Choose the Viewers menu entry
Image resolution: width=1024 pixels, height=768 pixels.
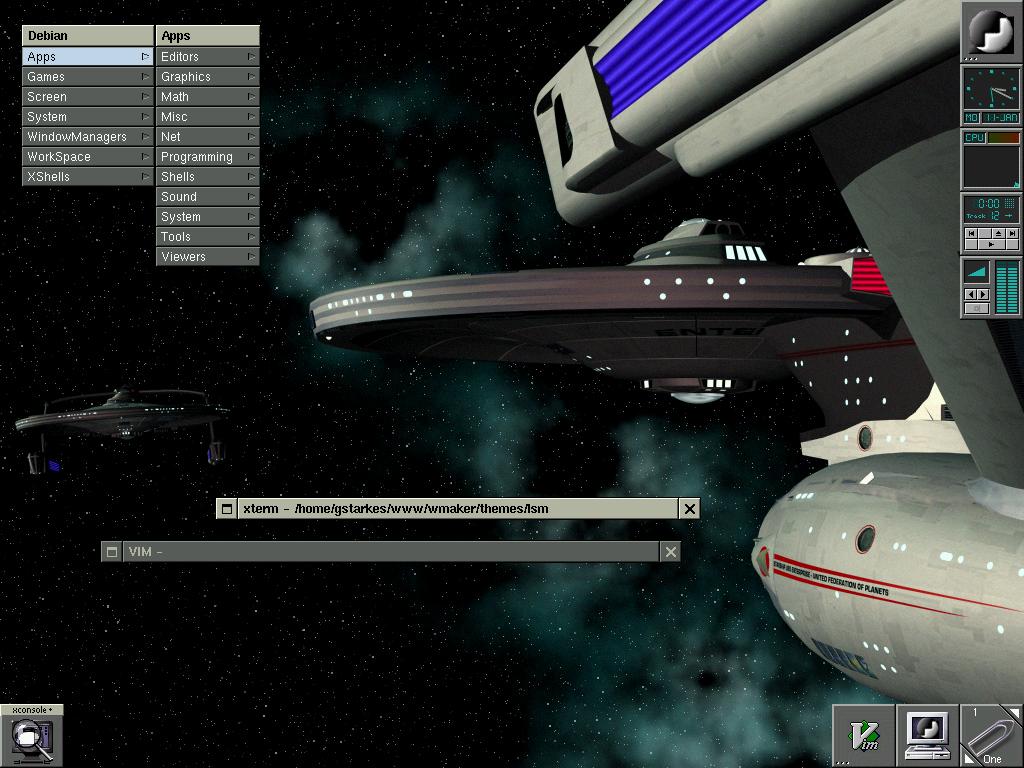coord(207,257)
